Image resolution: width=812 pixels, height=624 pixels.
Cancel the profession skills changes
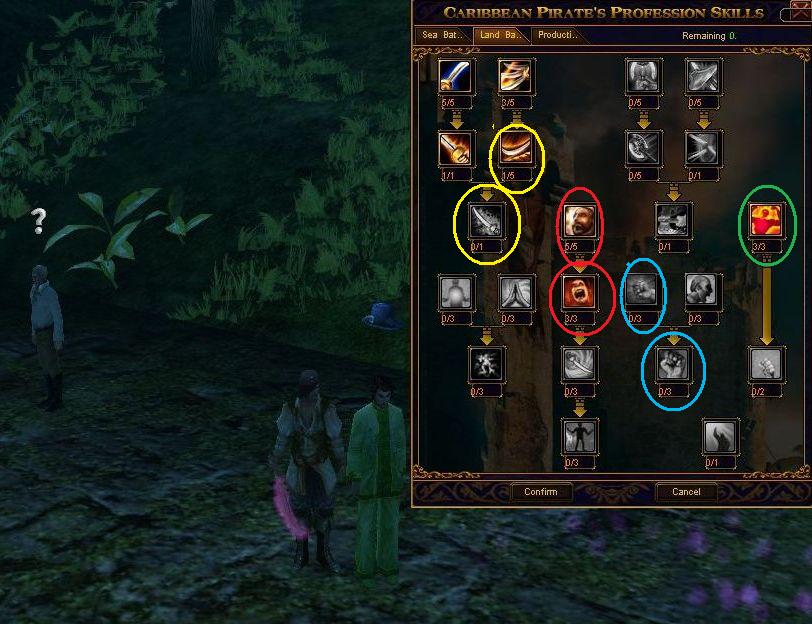(686, 492)
